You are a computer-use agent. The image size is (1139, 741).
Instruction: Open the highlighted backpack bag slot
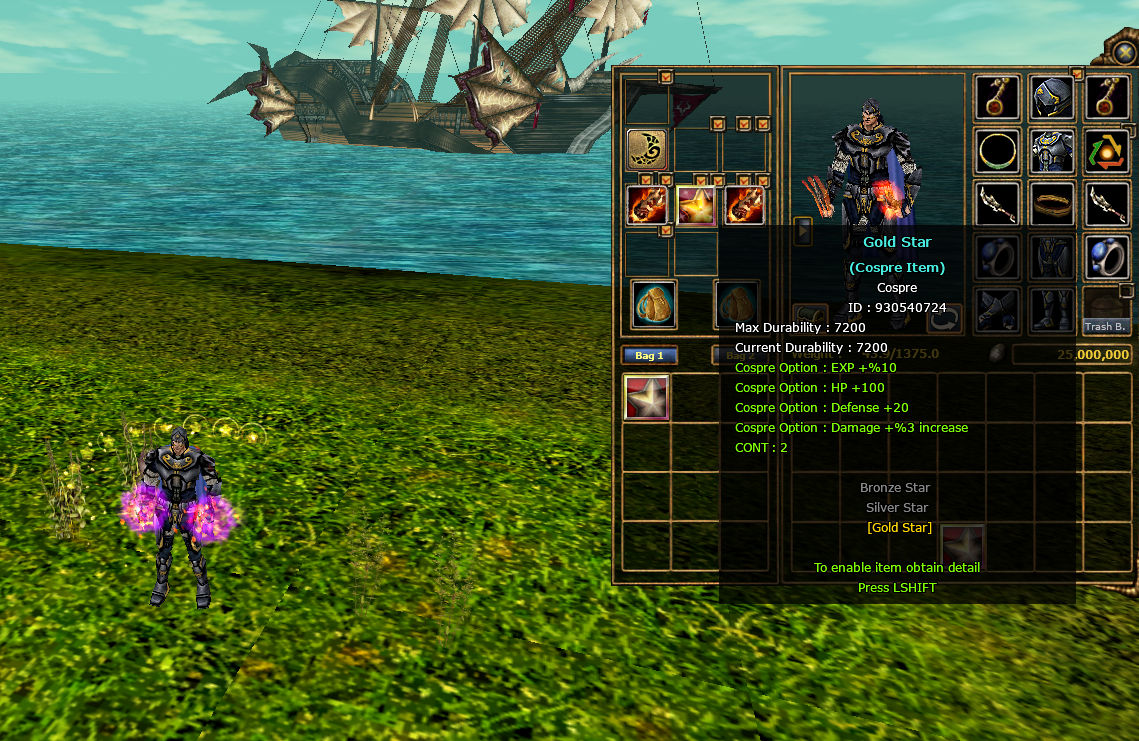tap(654, 303)
